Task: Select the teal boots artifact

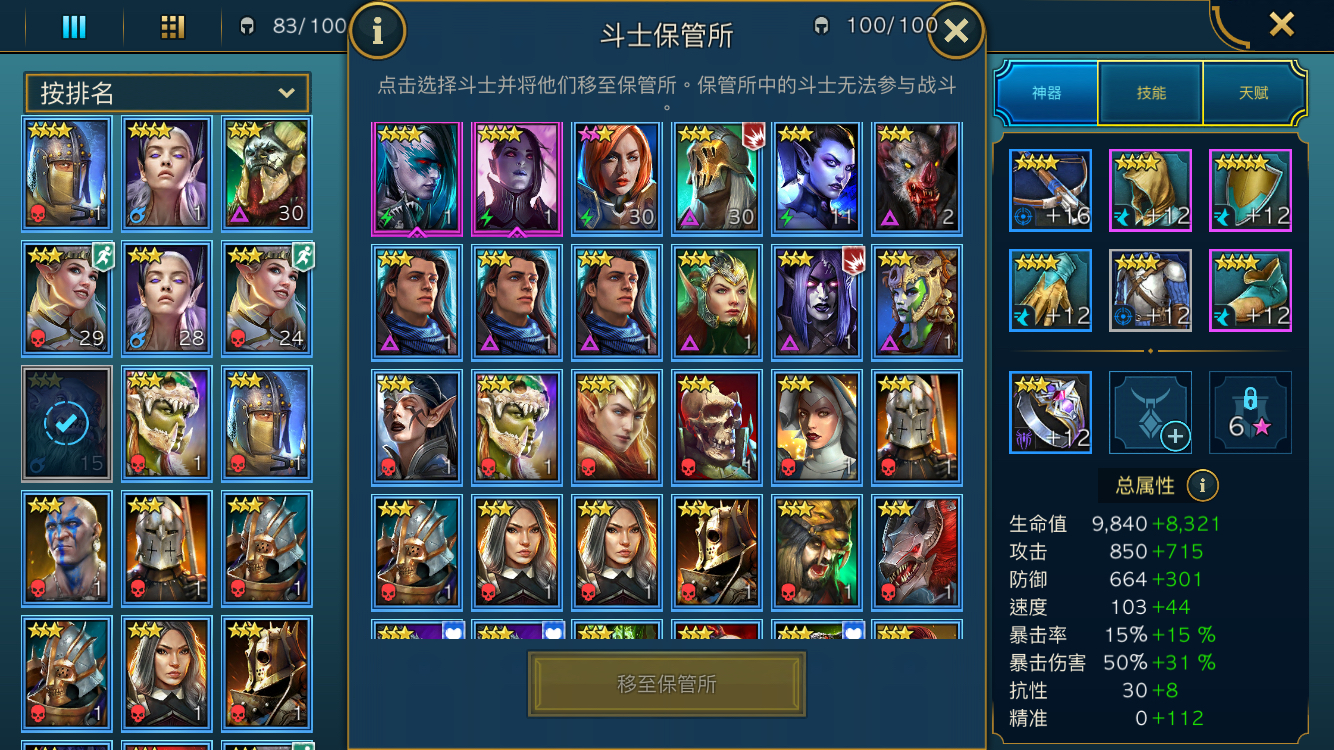Action: 1250,290
